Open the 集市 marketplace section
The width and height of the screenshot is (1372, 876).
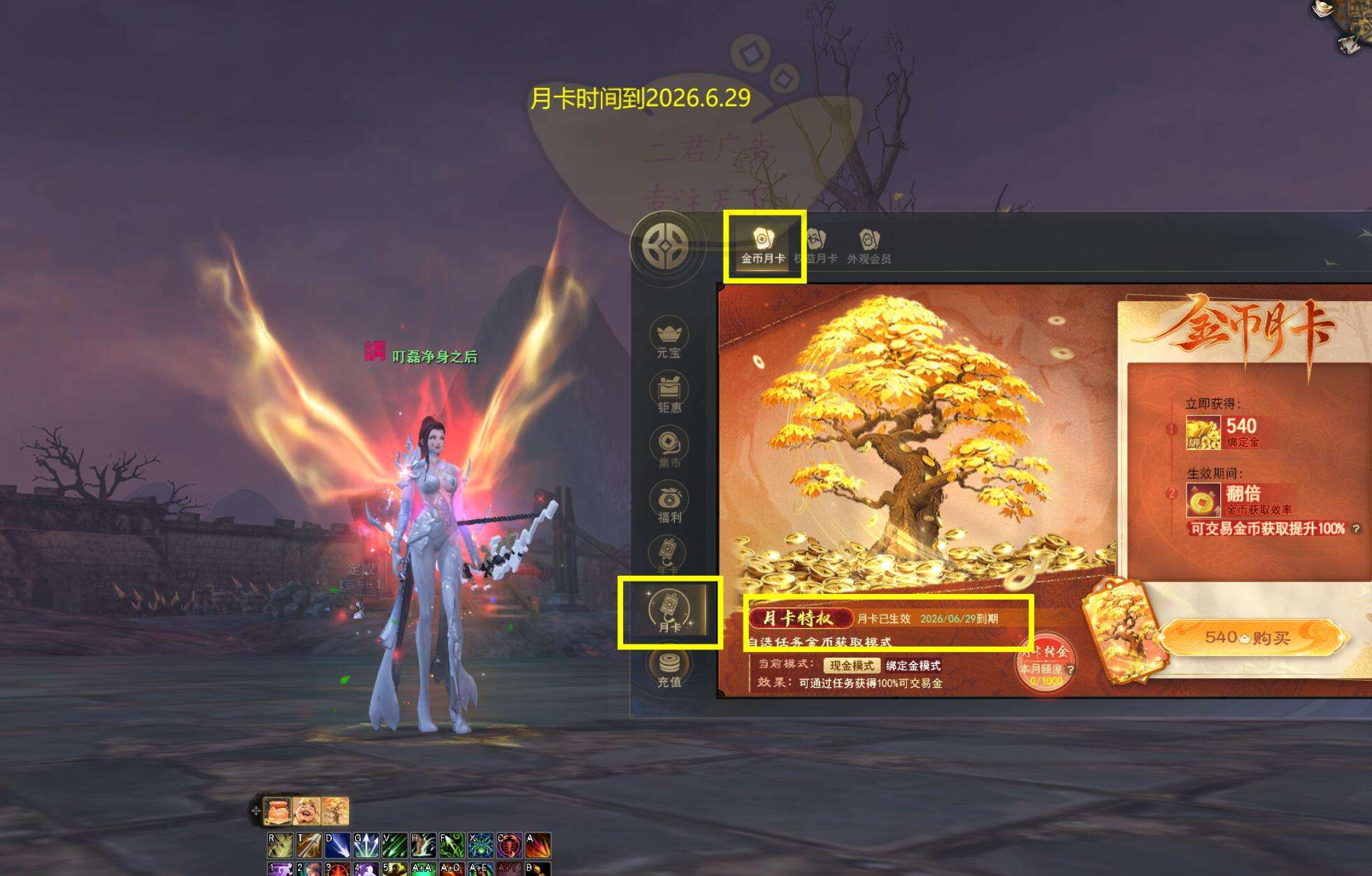(669, 448)
